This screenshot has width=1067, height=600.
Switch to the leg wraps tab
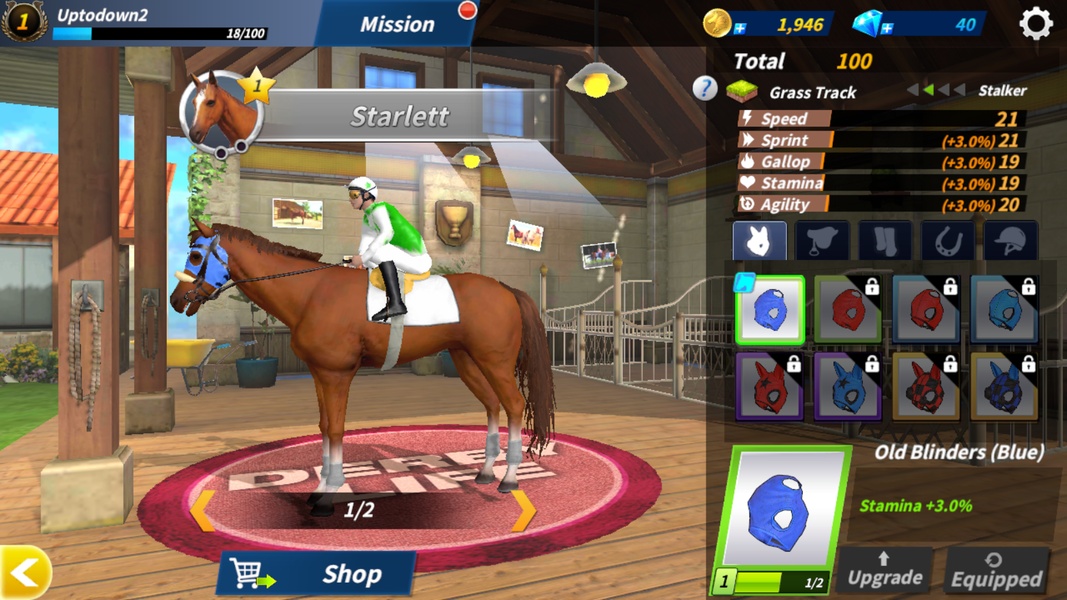coord(885,241)
